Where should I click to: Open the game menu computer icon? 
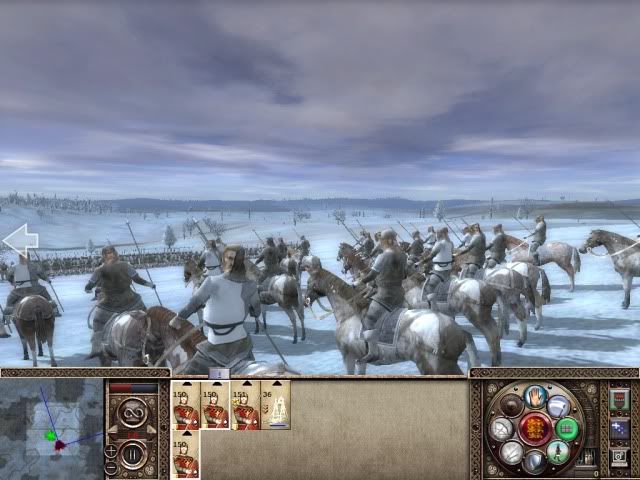click(619, 457)
